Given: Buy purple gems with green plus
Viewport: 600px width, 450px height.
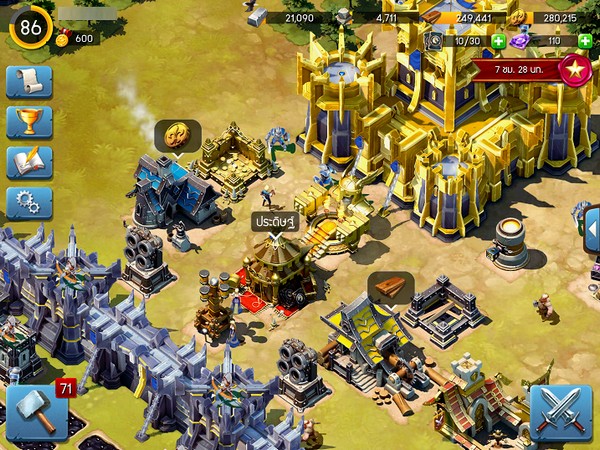Looking at the screenshot, I should pos(585,41).
